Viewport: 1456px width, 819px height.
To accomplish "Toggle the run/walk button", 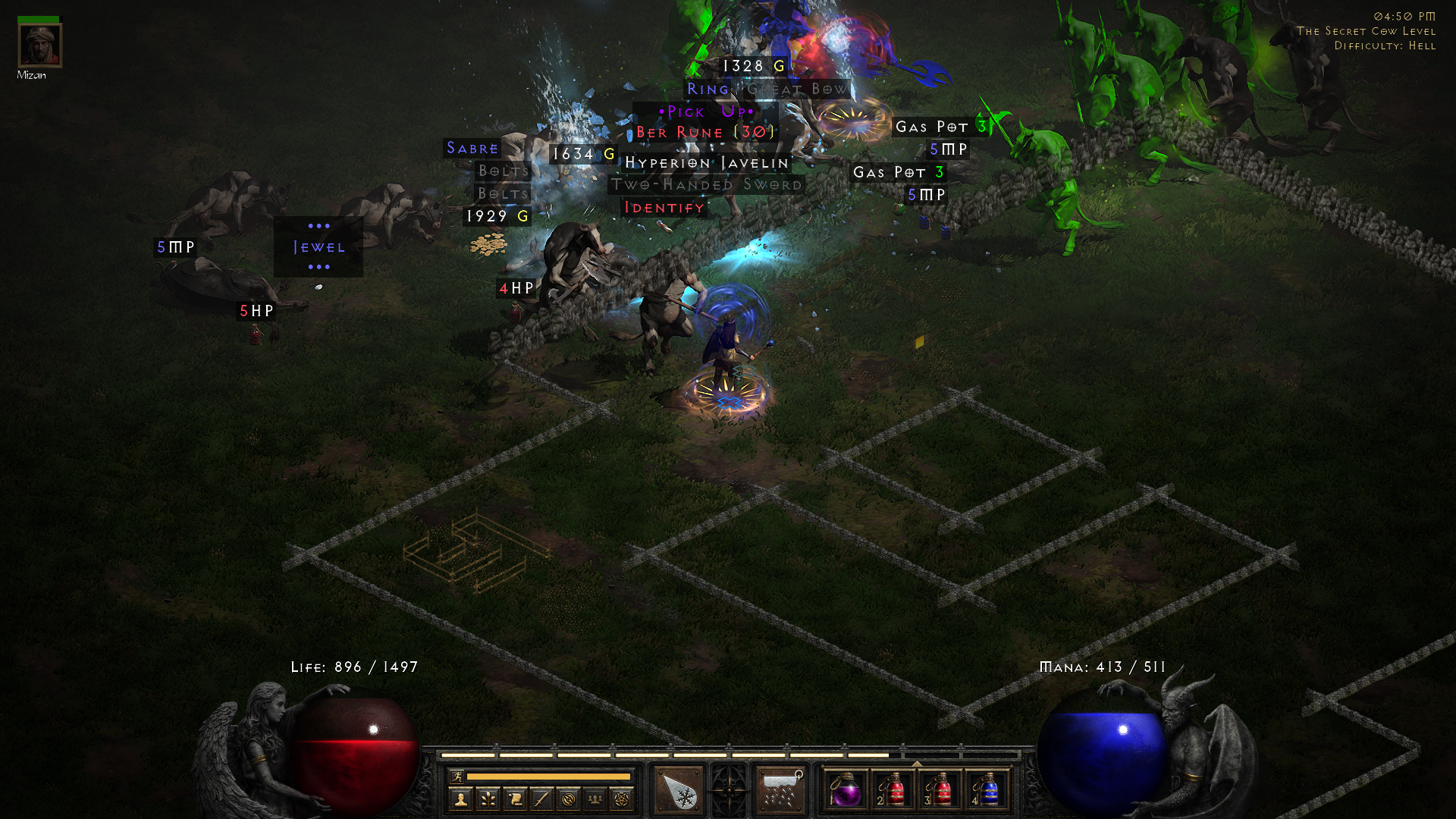I will click(x=457, y=775).
